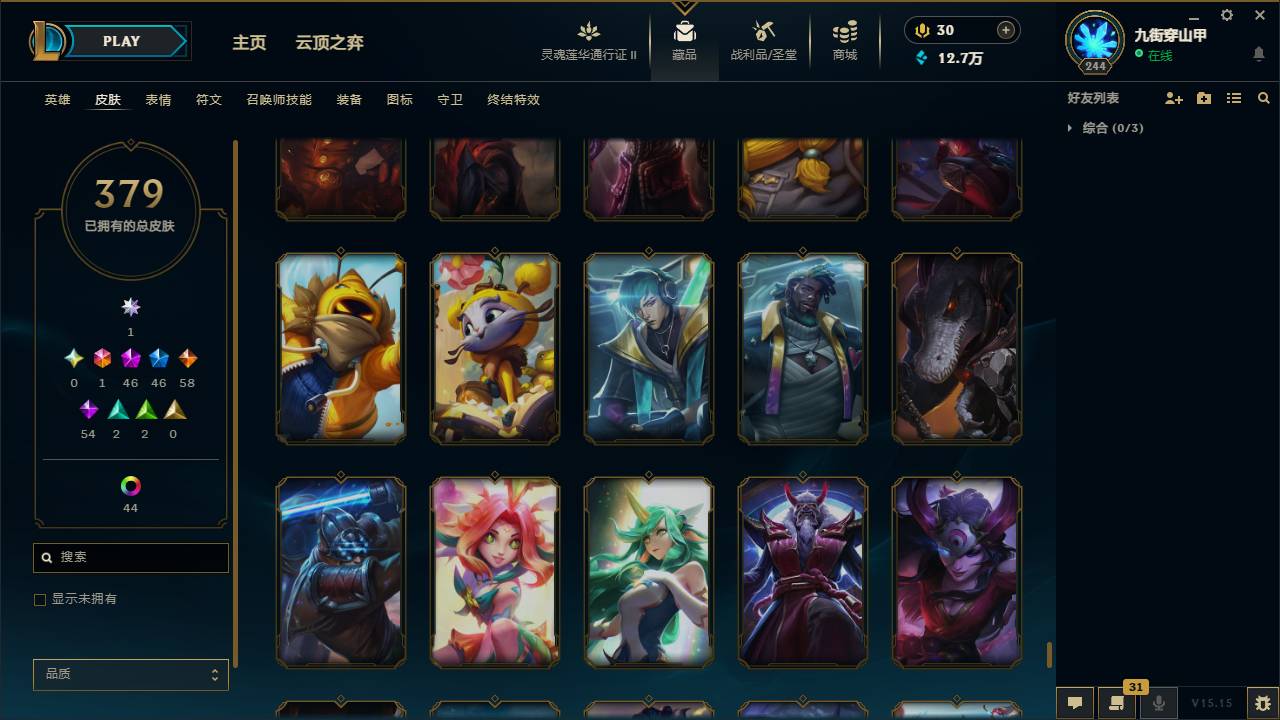Report a bug via the bug icon

coord(1262,703)
